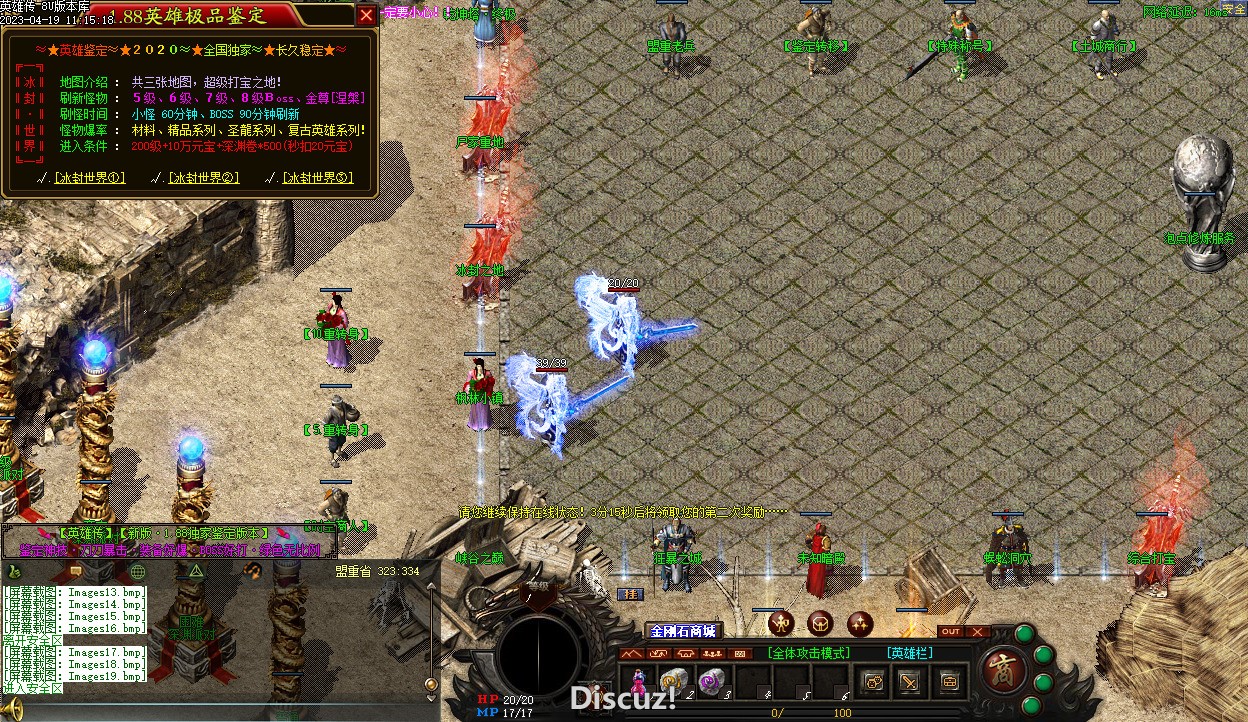Open the 金刚石商城 diamond shop
Screen dimensions: 1248x722
pos(684,631)
